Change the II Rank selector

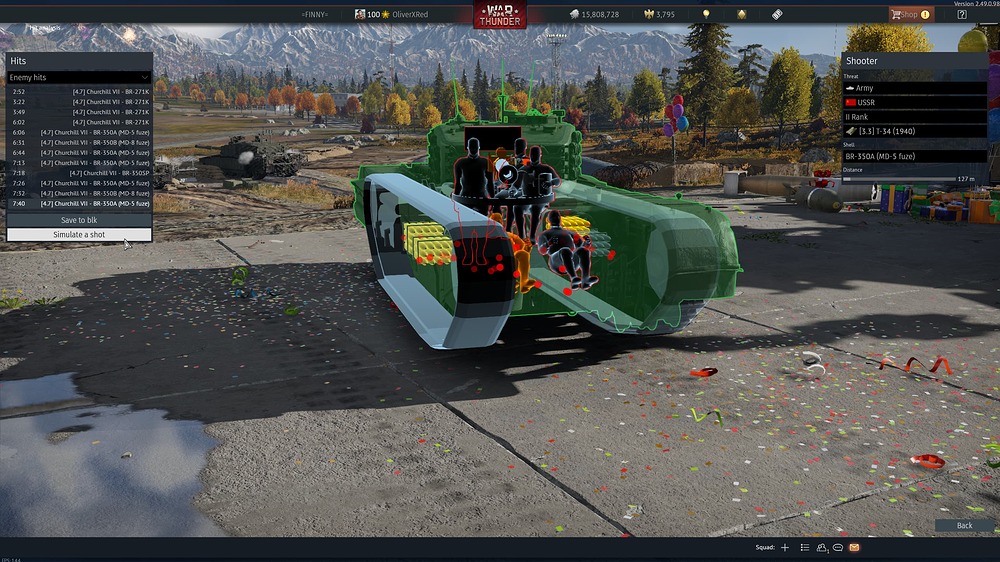pos(915,117)
